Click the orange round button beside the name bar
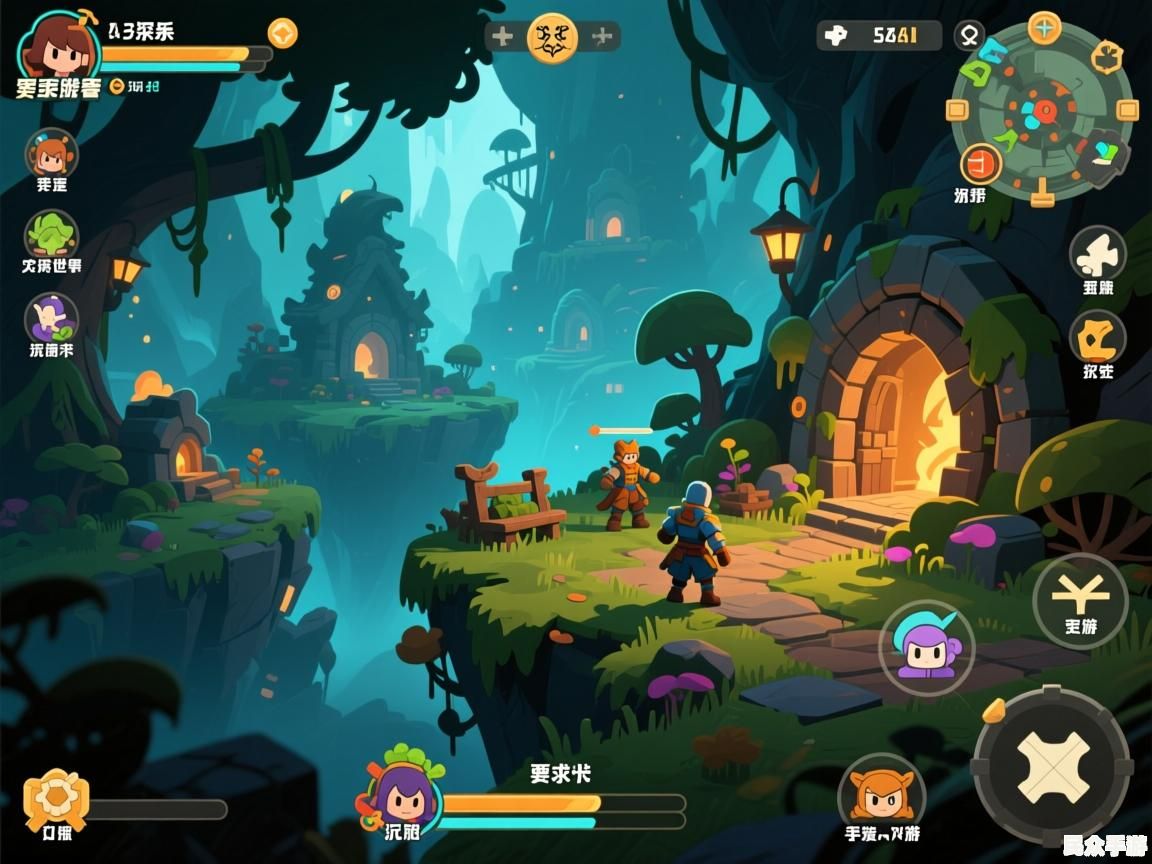Screen dimensions: 1152x864 tap(283, 33)
